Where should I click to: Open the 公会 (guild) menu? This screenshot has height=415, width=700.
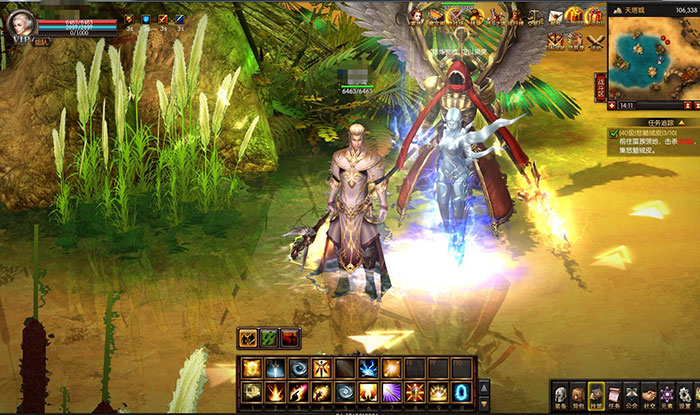click(633, 396)
